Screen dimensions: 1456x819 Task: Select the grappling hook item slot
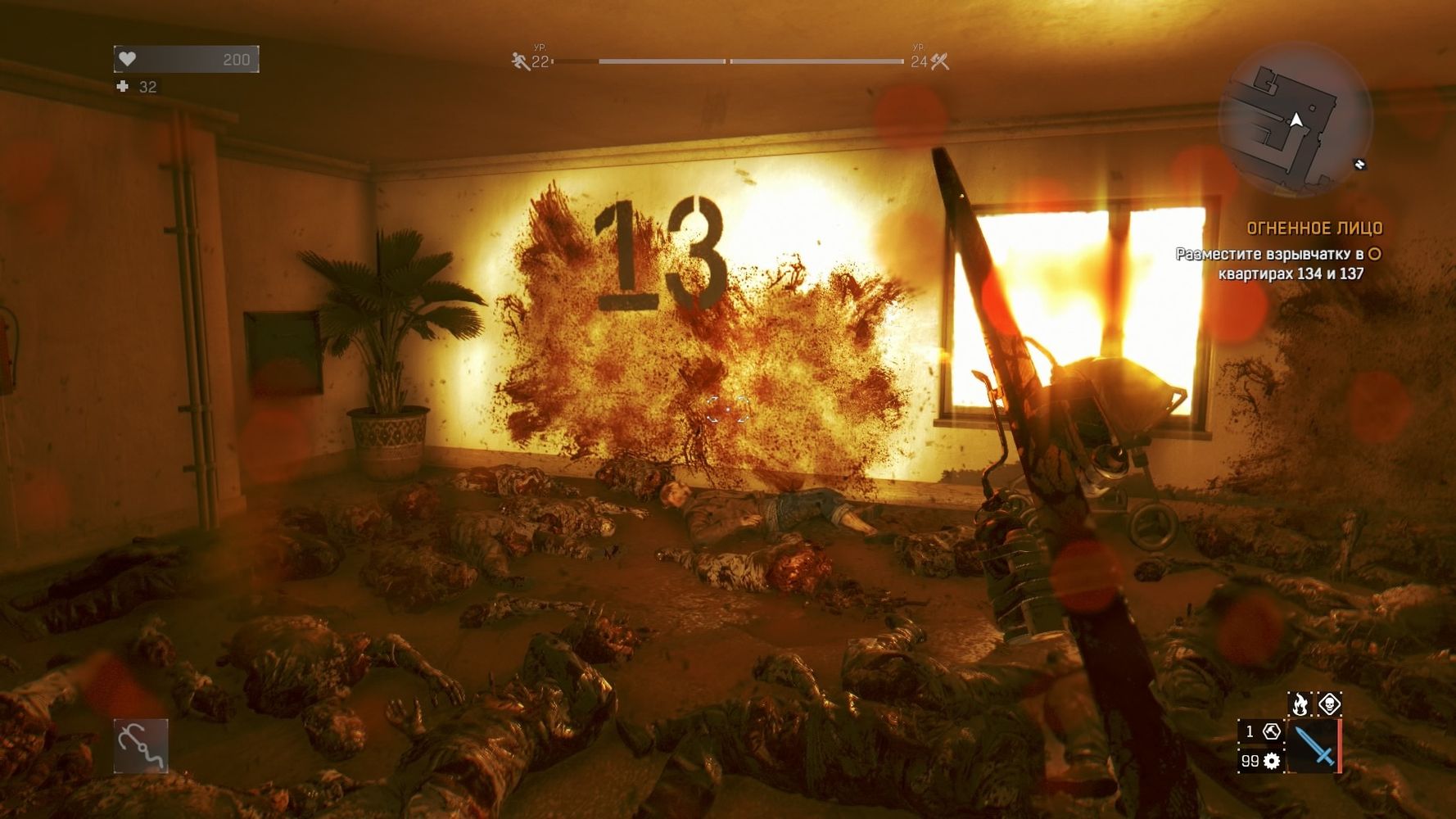pyautogui.click(x=141, y=745)
